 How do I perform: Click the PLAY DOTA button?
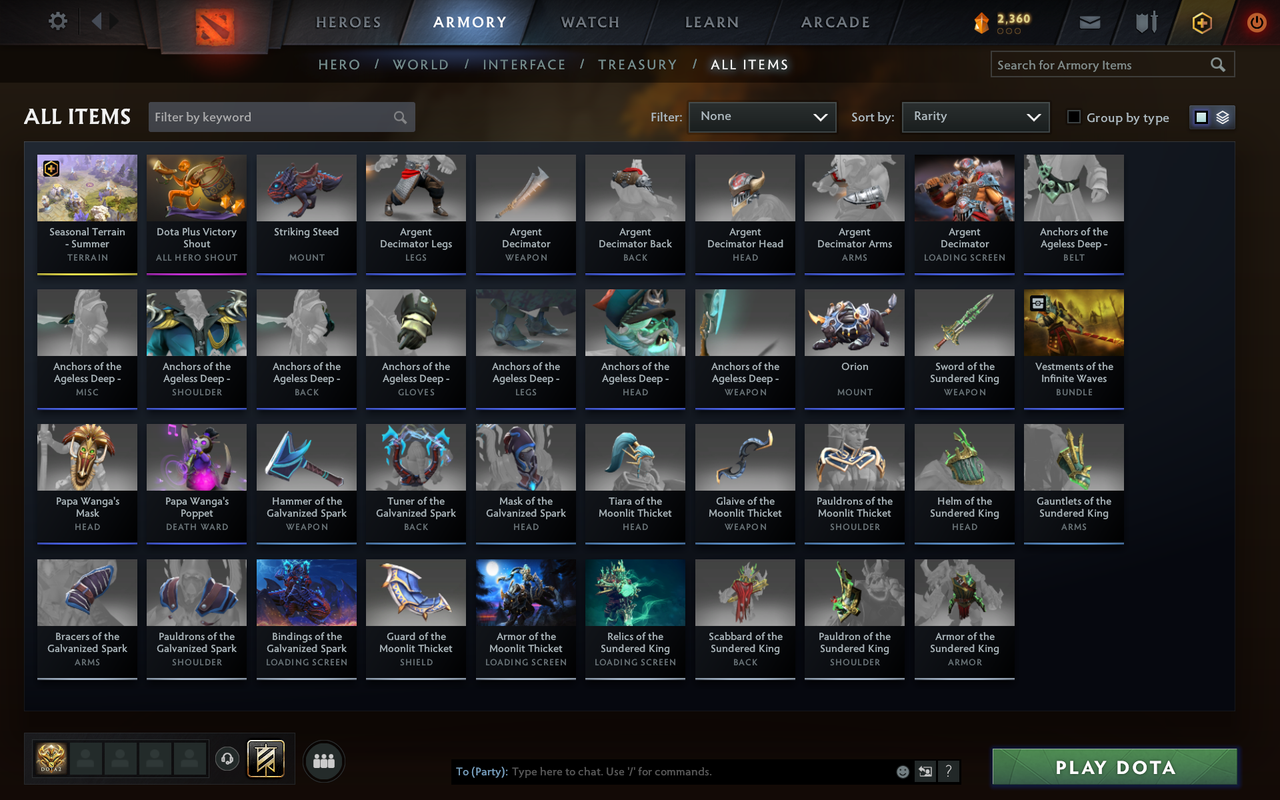pos(1113,767)
